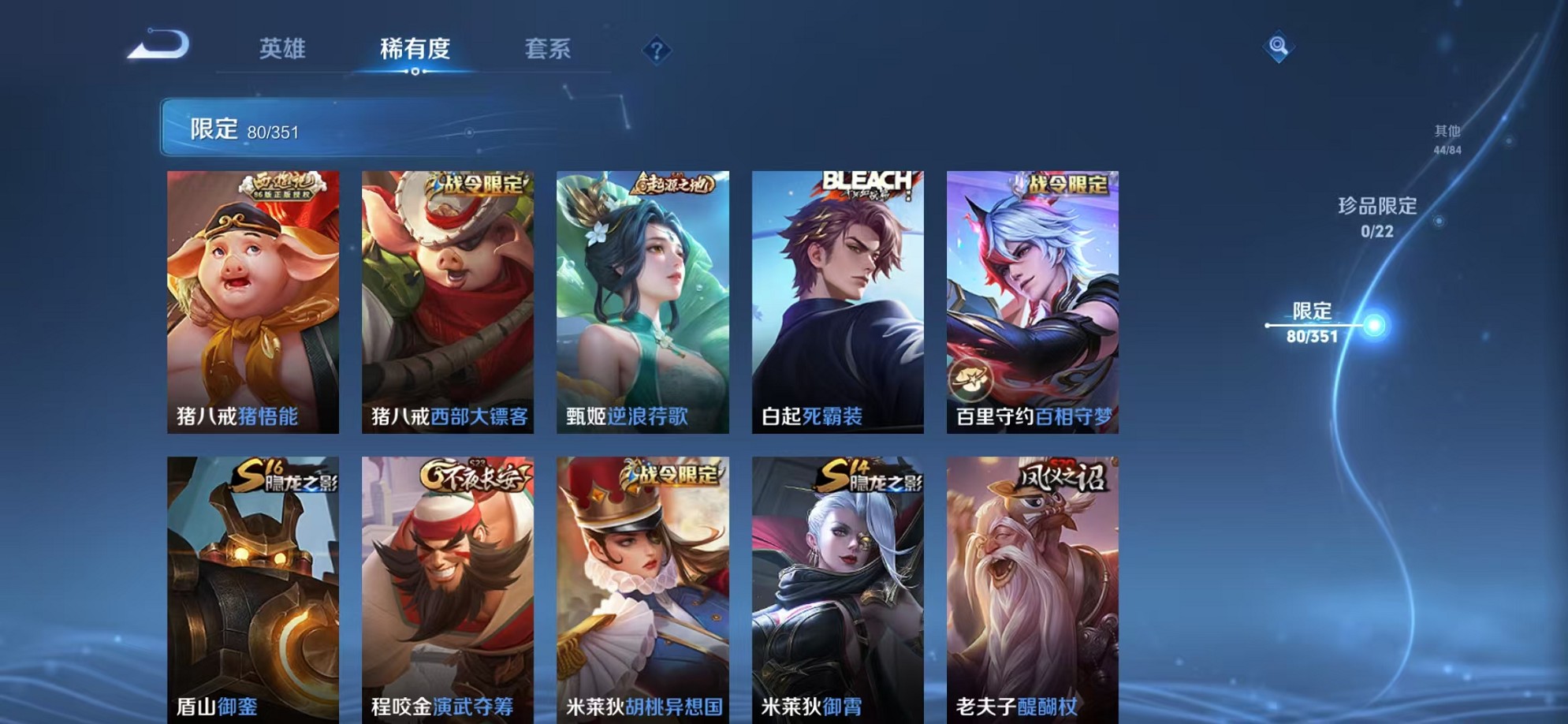Click the BLEACH logo on 白起 skin card
Viewport: 1568px width, 724px height.
pos(864,181)
